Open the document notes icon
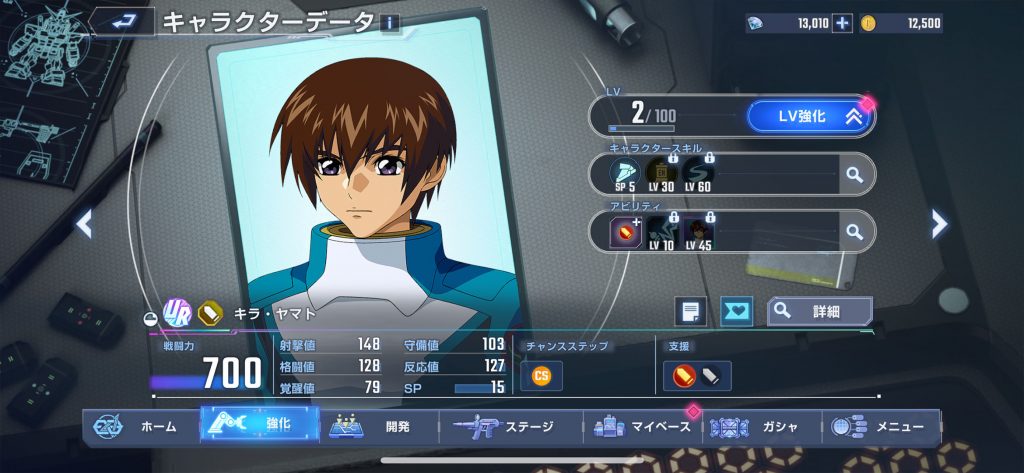 pyautogui.click(x=689, y=312)
